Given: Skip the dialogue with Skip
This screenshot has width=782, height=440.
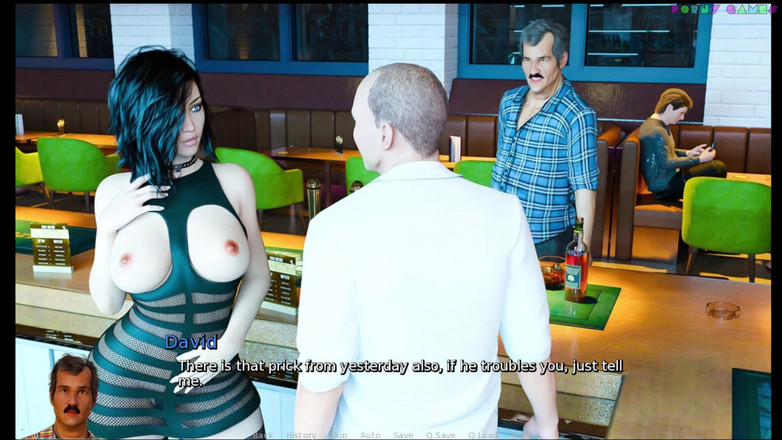Looking at the screenshot, I should 340,435.
